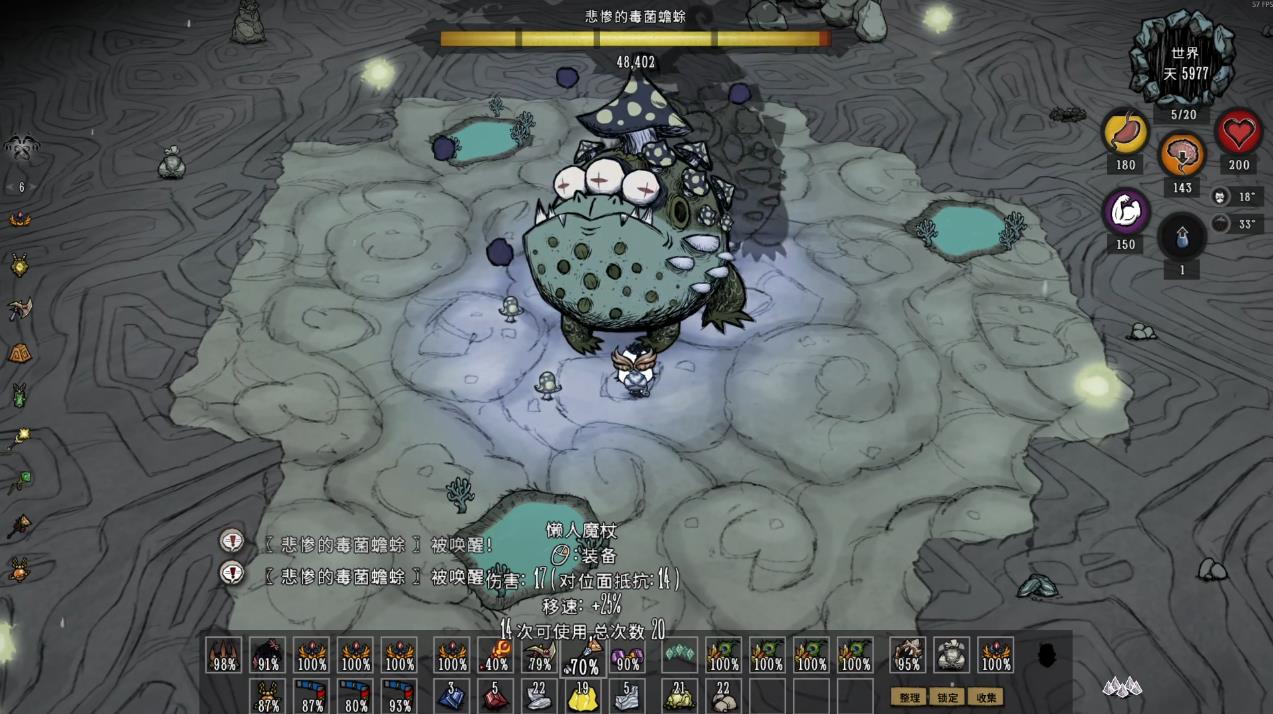Viewport: 1273px width, 714px height.
Task: Choose the gold nugget stack of 21
Action: click(680, 696)
